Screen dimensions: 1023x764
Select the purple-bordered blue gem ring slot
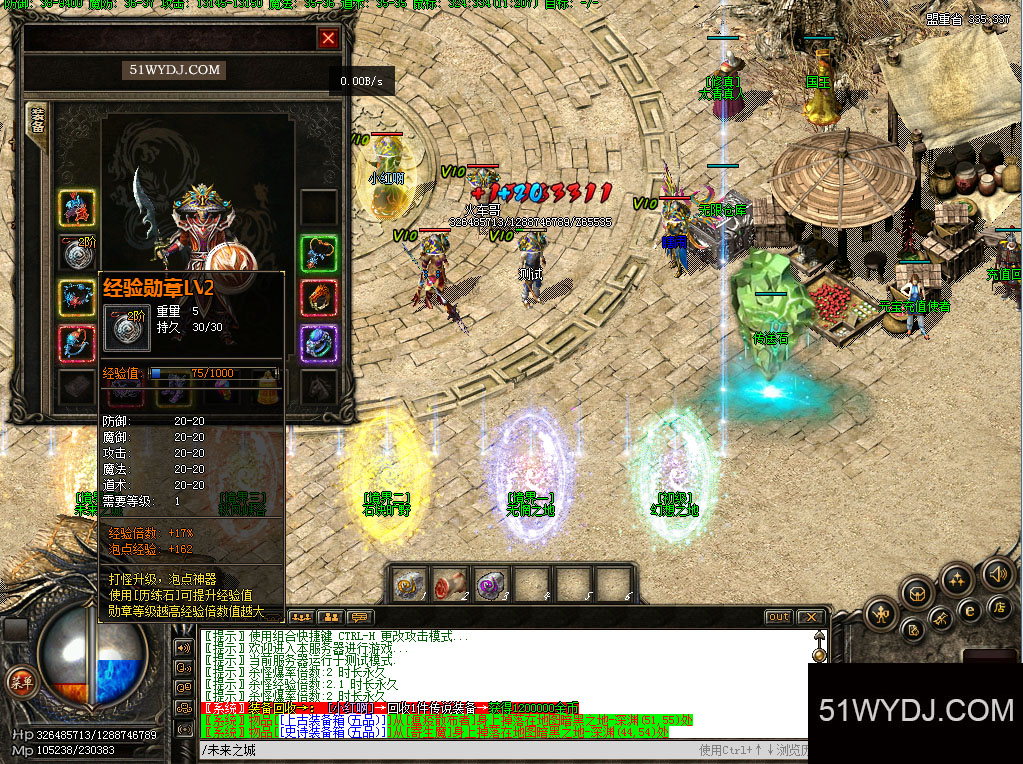319,343
